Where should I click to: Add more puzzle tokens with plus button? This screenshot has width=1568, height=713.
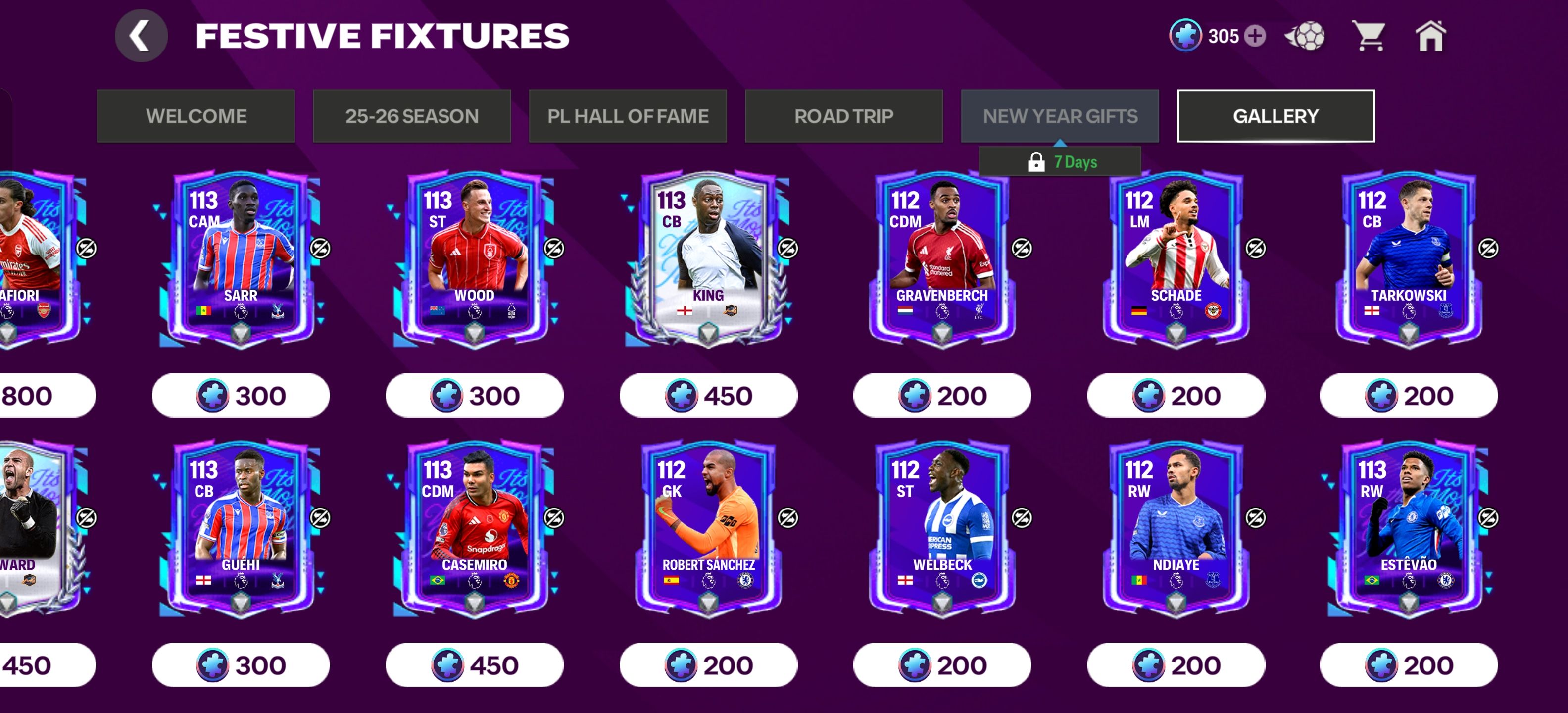1255,36
